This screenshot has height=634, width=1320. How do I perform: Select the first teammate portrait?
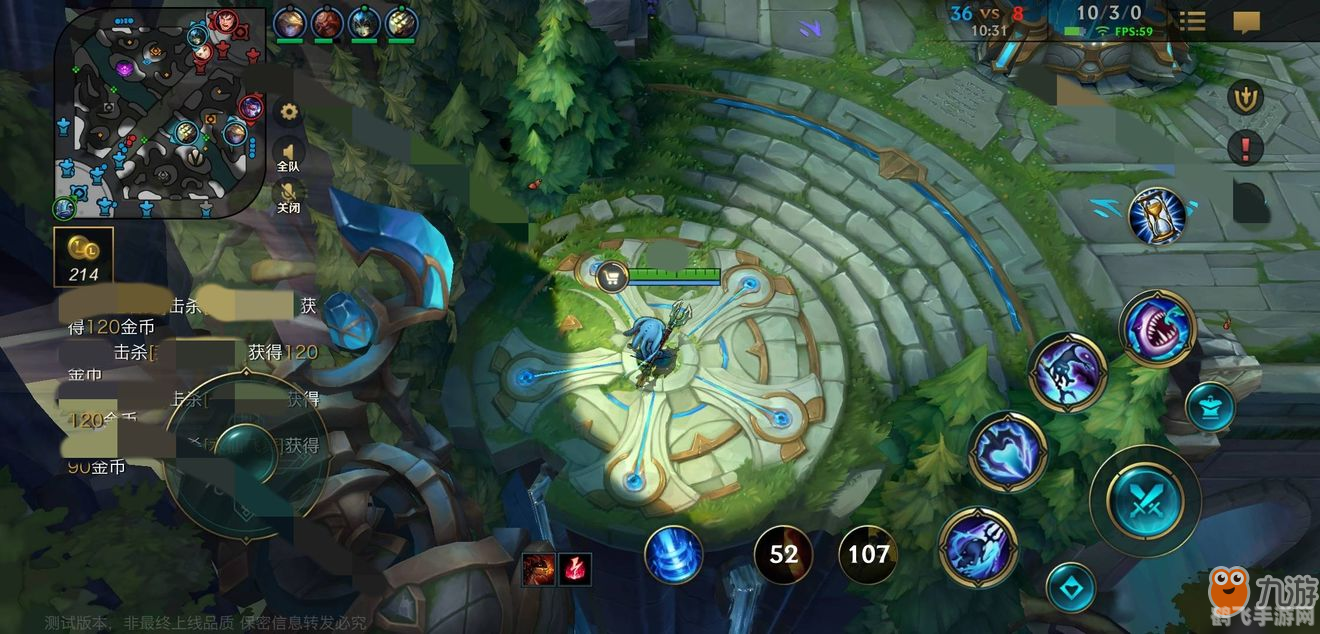pyautogui.click(x=289, y=23)
